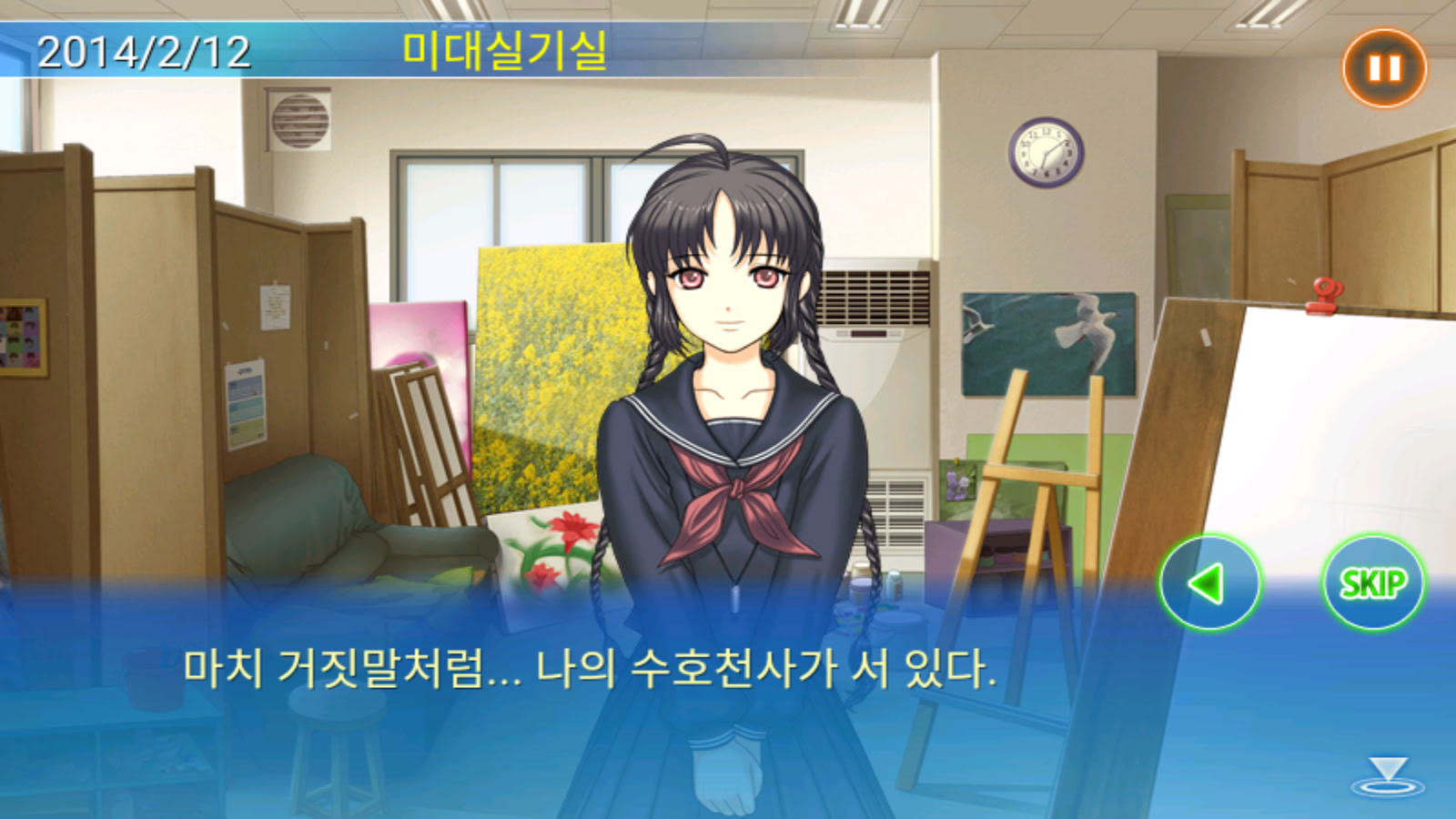Skip the dialogue with the SKIP button
The width and height of the screenshot is (1456, 819).
click(1372, 582)
